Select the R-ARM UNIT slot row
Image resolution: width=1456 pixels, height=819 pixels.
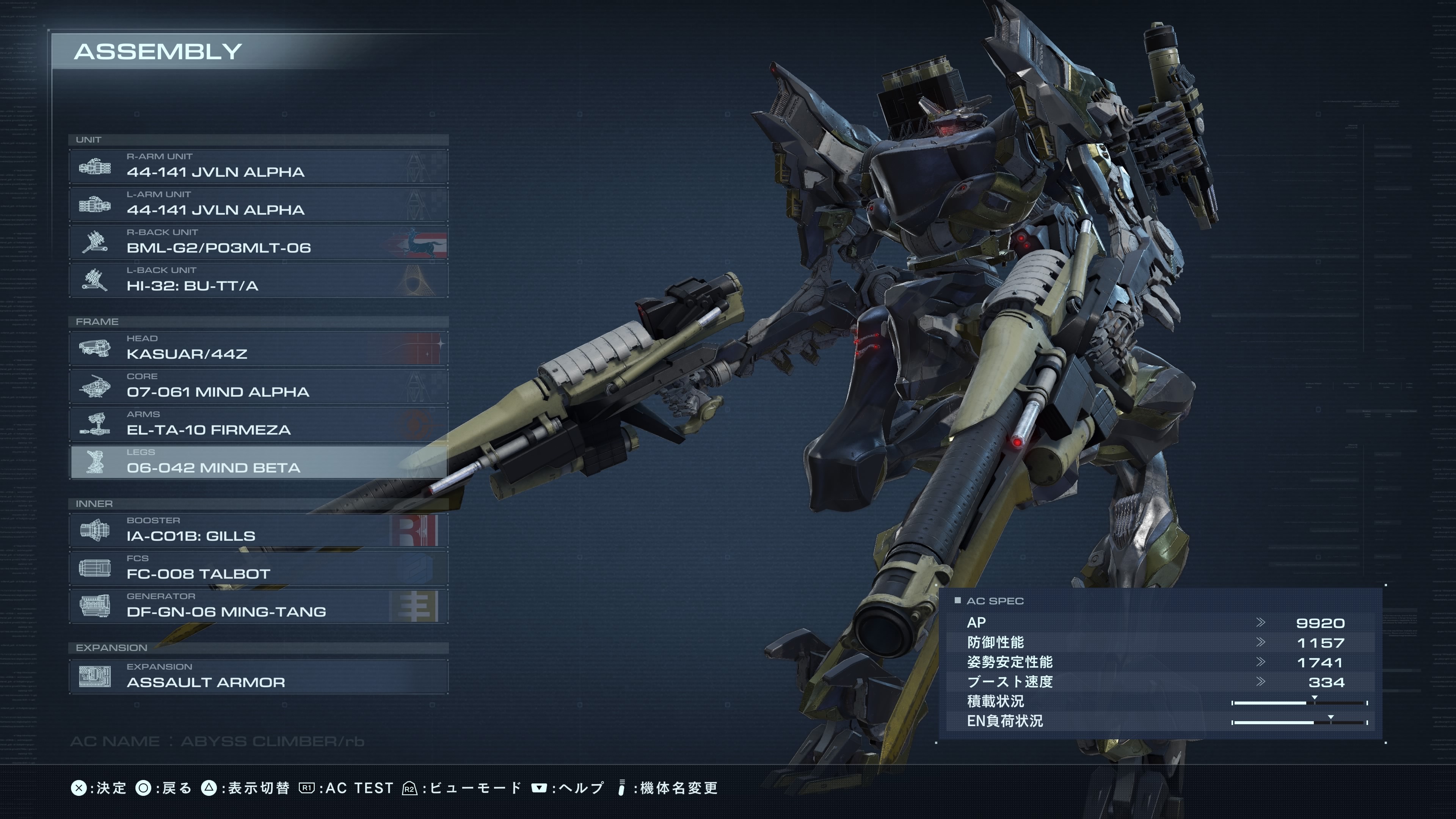coord(258,166)
